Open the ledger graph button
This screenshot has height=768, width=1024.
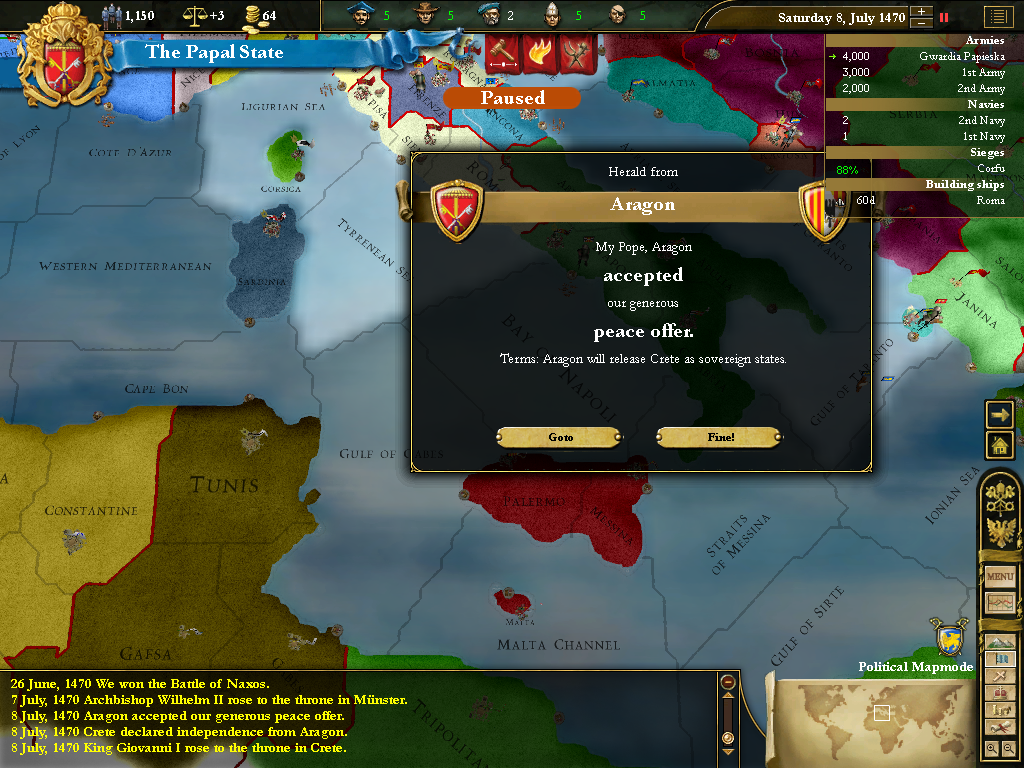1000,603
